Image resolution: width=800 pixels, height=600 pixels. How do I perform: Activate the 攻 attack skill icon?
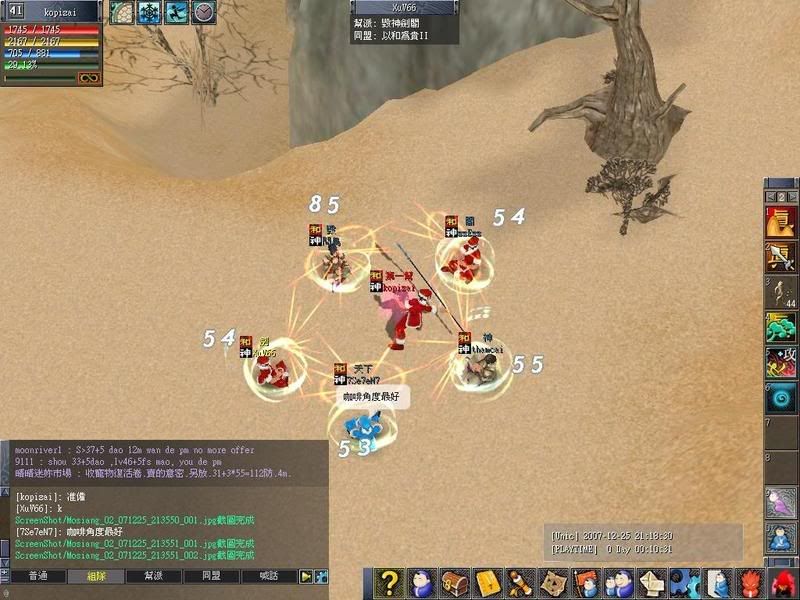click(x=781, y=363)
